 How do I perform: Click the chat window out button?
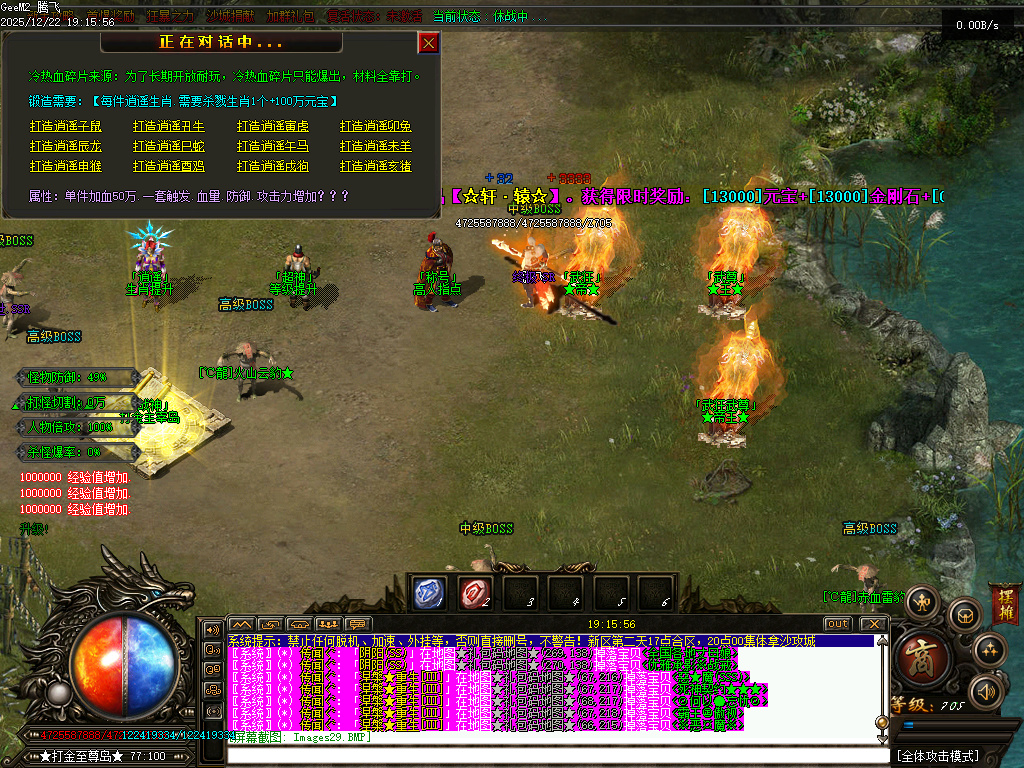tap(838, 624)
